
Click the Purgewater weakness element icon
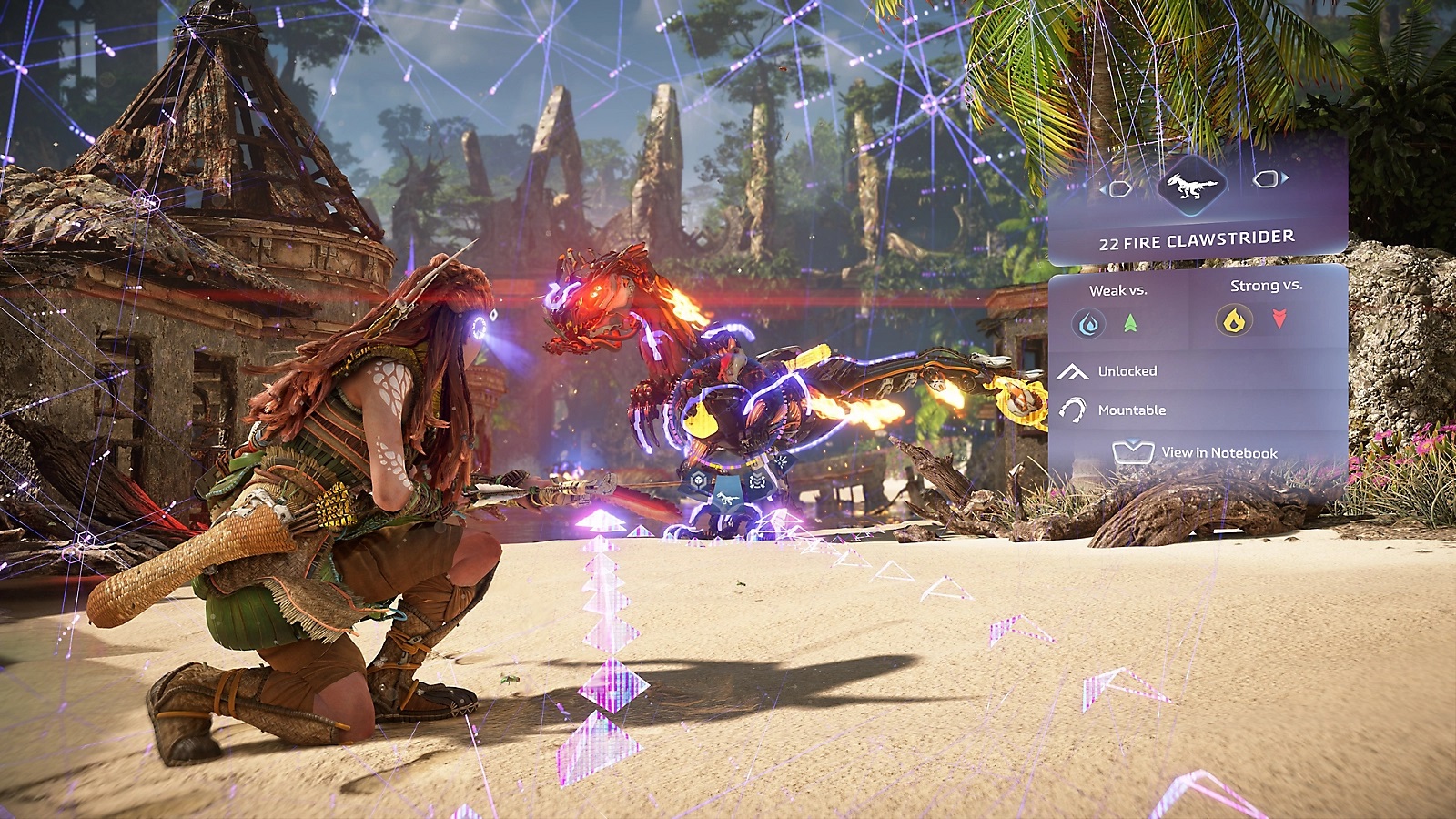point(1088,324)
